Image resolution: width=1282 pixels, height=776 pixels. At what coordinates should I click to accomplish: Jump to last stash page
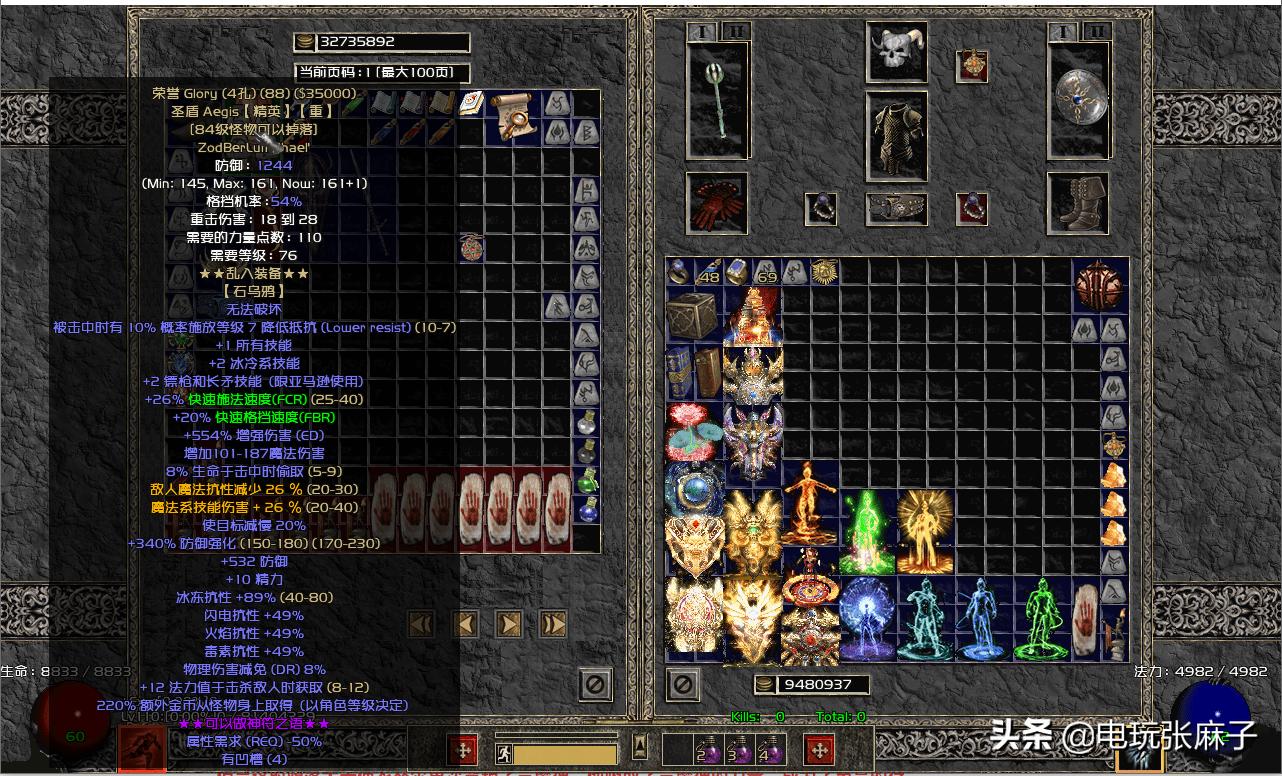553,625
